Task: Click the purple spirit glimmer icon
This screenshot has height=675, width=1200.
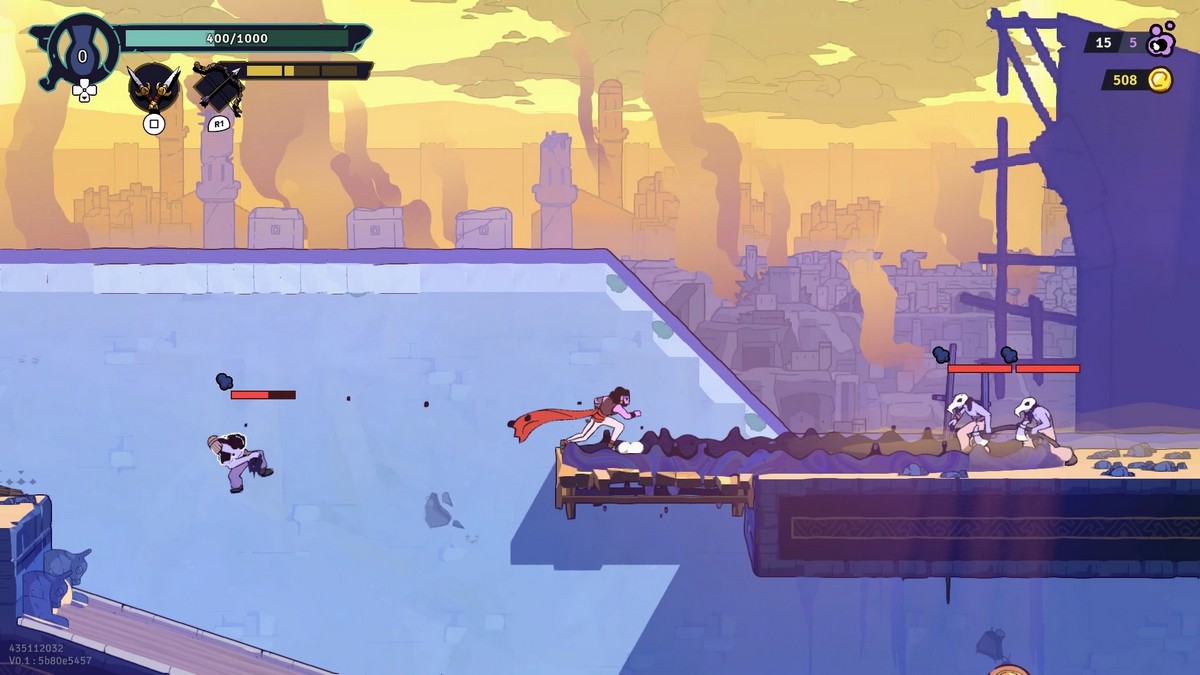Action: pos(1160,41)
